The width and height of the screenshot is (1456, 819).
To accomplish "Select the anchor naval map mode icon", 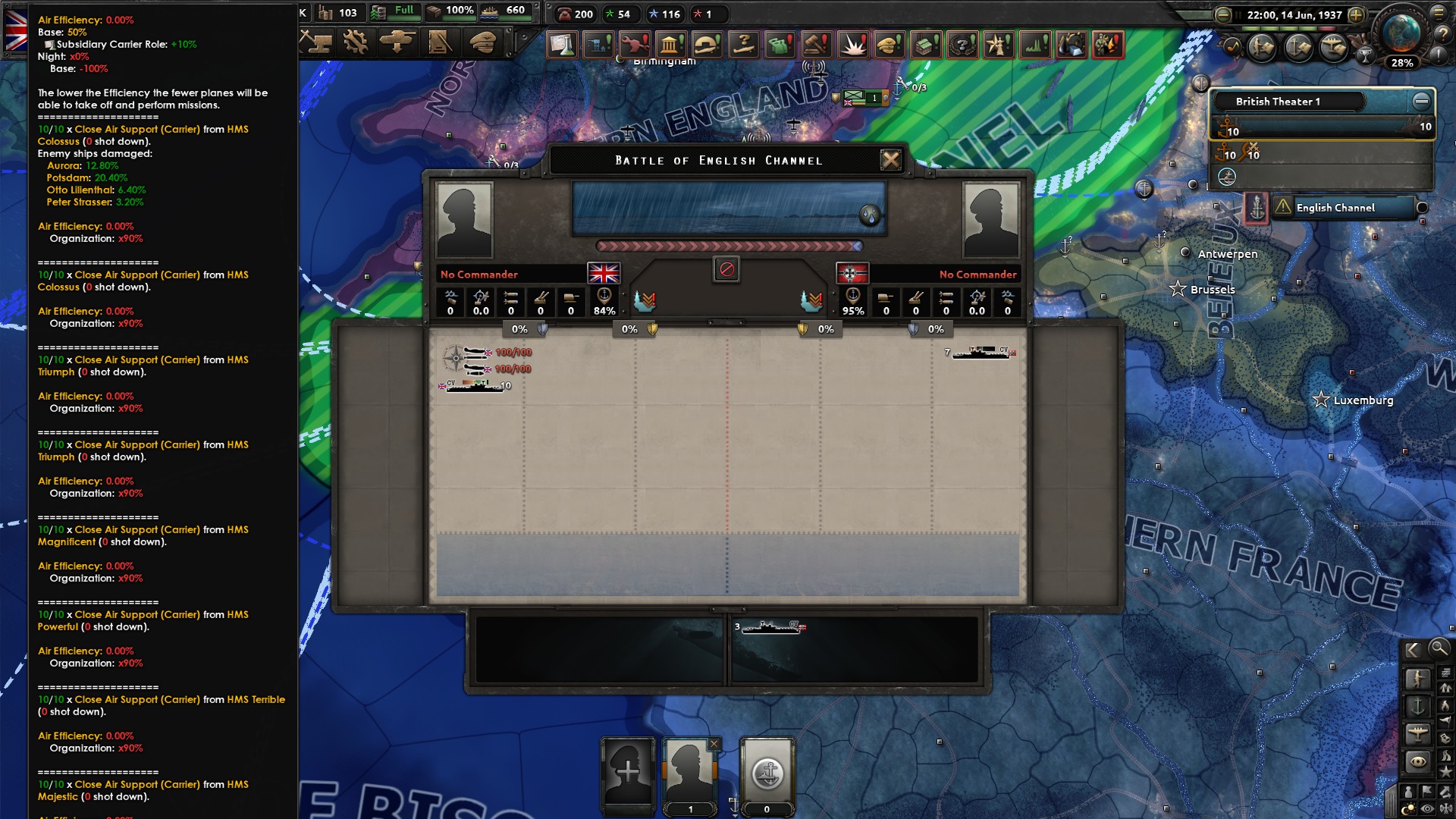I will (x=1417, y=705).
